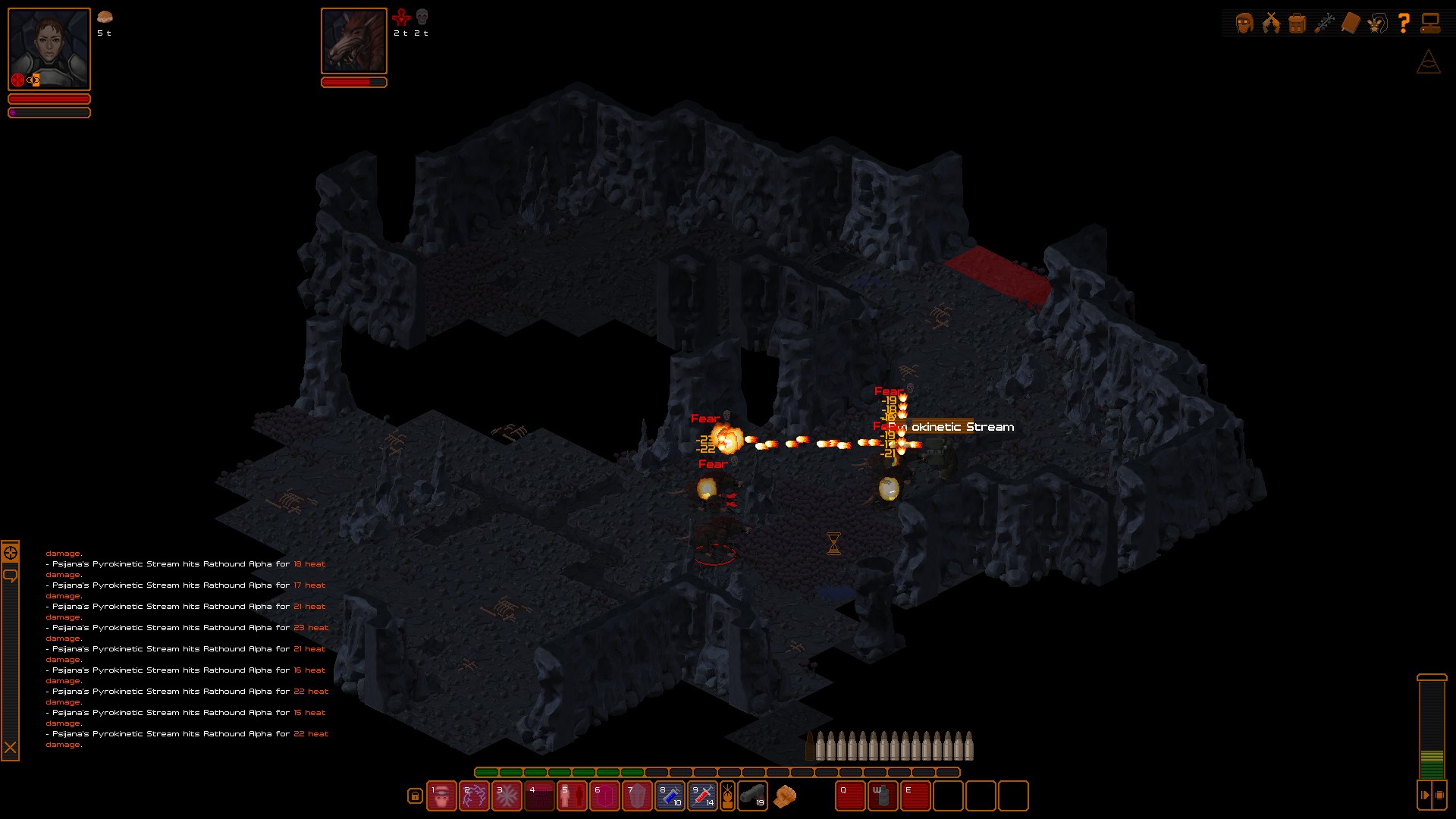
Task: Open the psi abilities creature icon
Action: point(1377,23)
